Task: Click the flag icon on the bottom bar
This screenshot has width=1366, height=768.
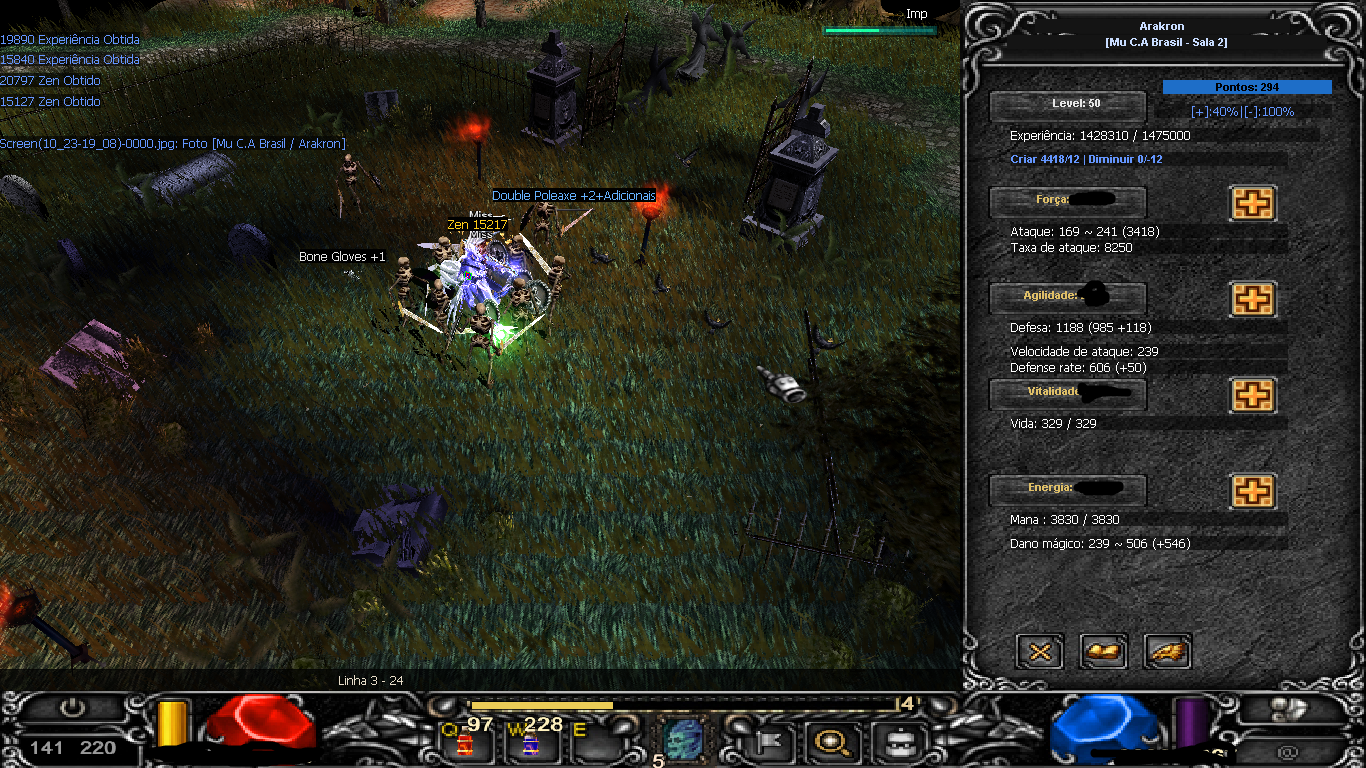Action: pyautogui.click(x=771, y=743)
